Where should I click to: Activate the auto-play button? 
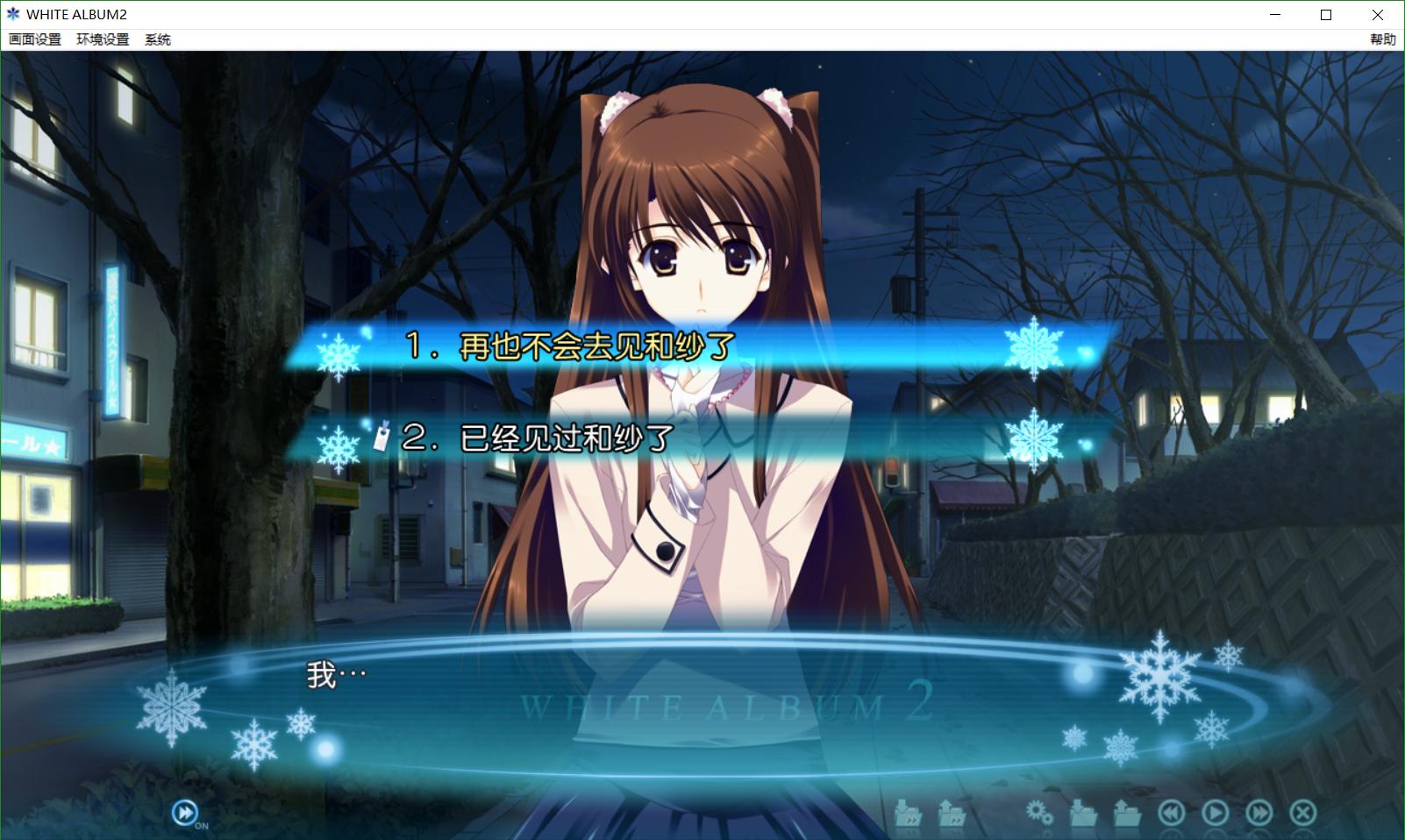tap(1215, 813)
